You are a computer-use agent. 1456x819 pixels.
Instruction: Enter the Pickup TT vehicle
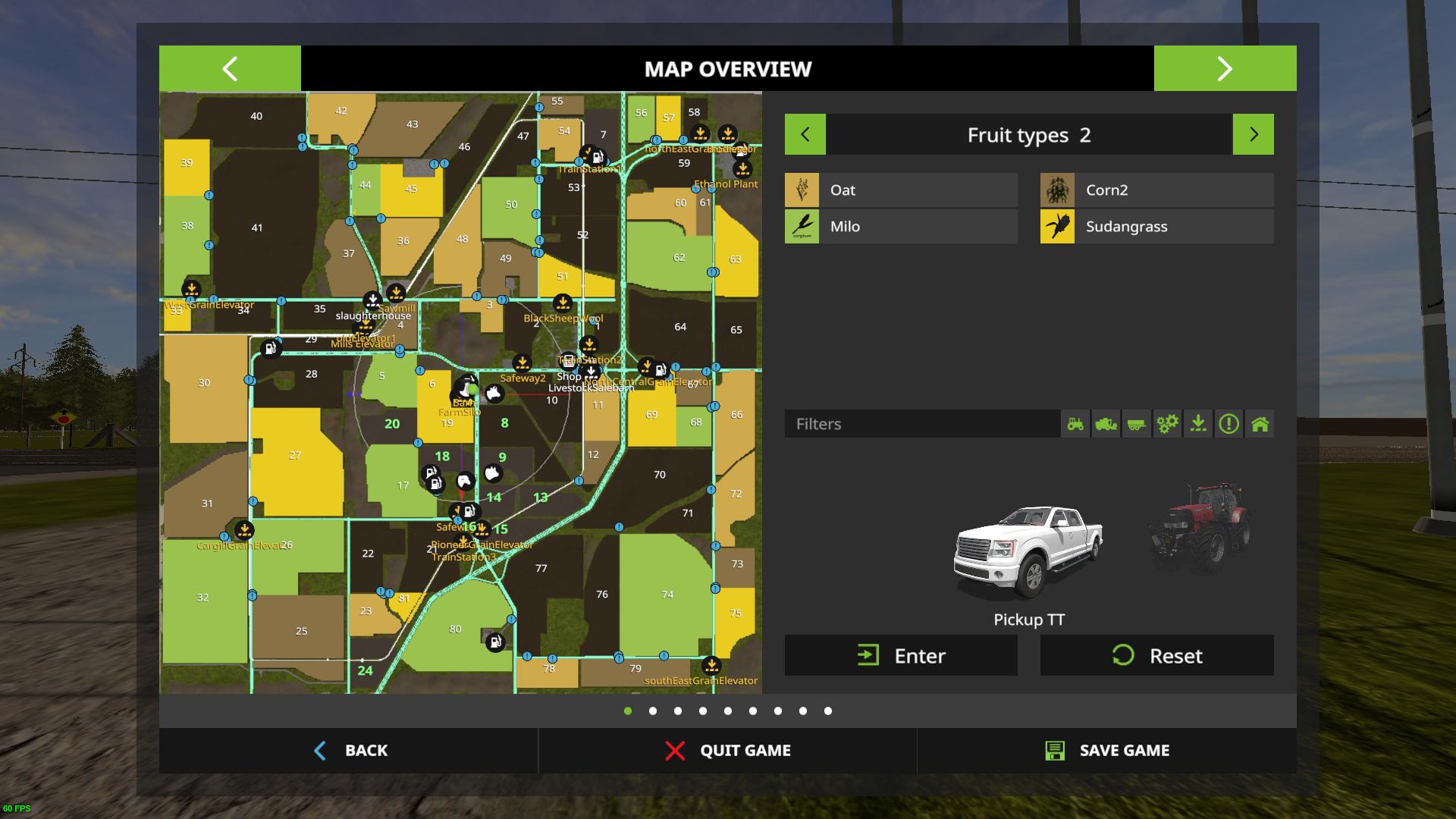point(901,655)
